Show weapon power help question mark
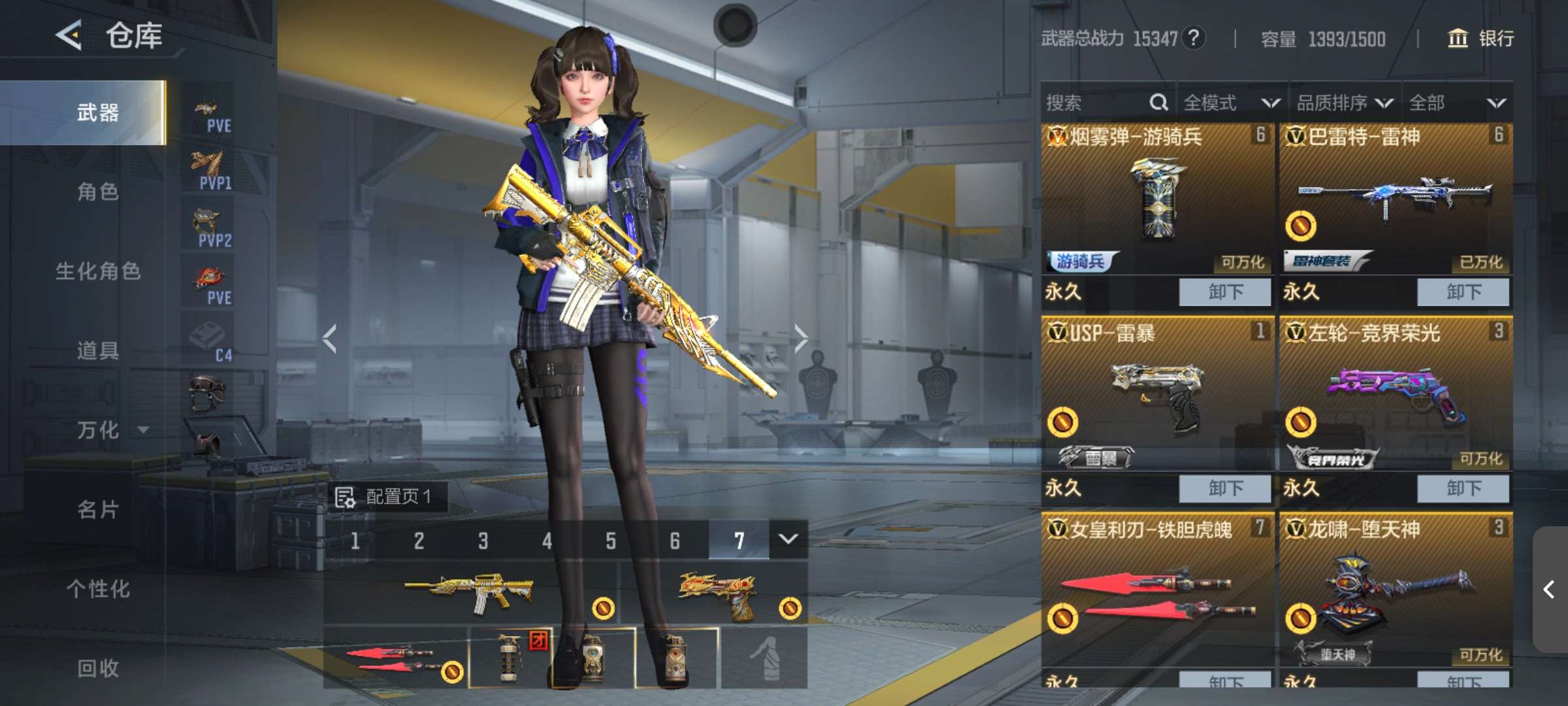Viewport: 1568px width, 706px height. [x=1194, y=39]
